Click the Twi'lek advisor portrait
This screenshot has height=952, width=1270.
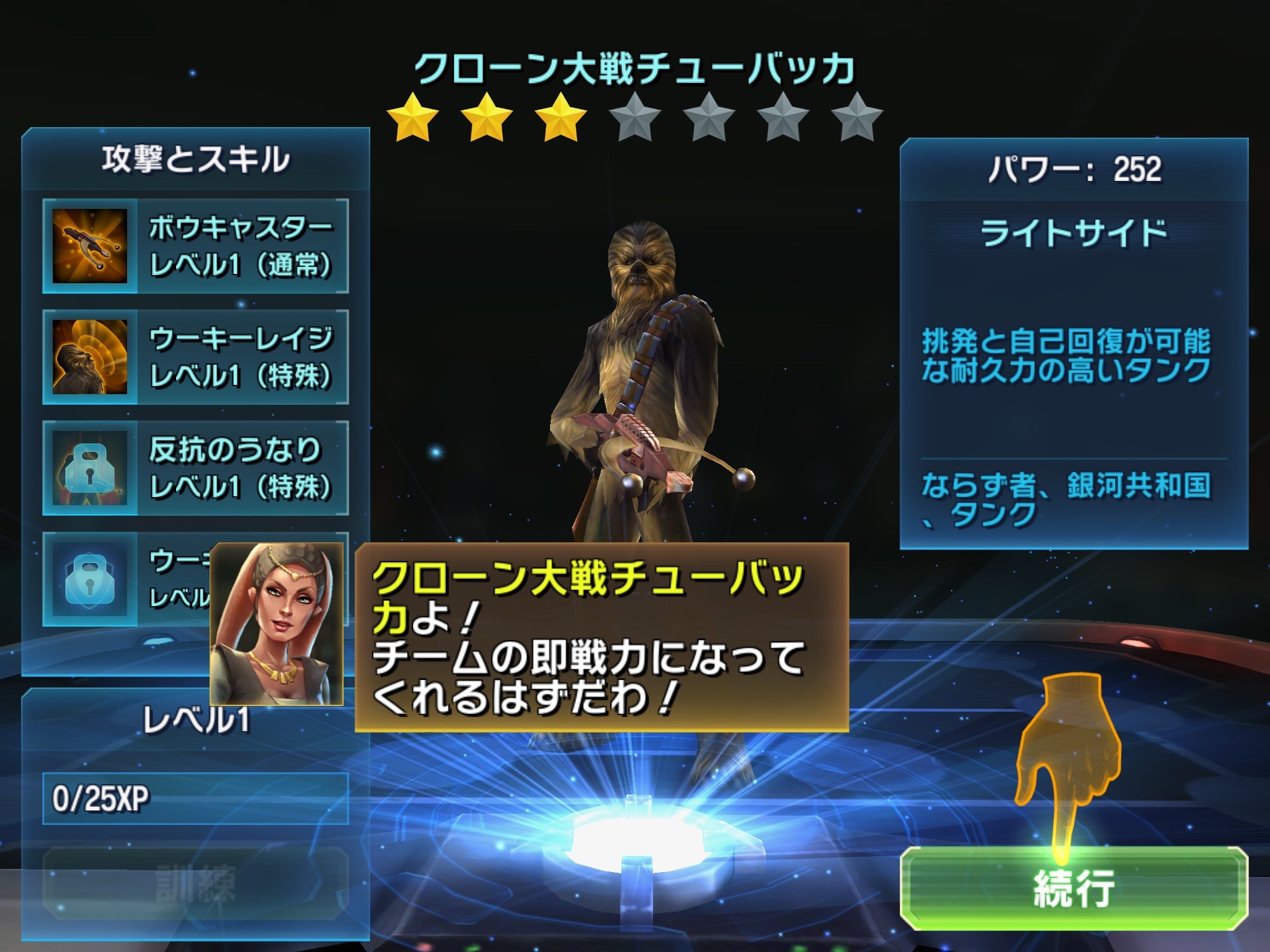277,624
